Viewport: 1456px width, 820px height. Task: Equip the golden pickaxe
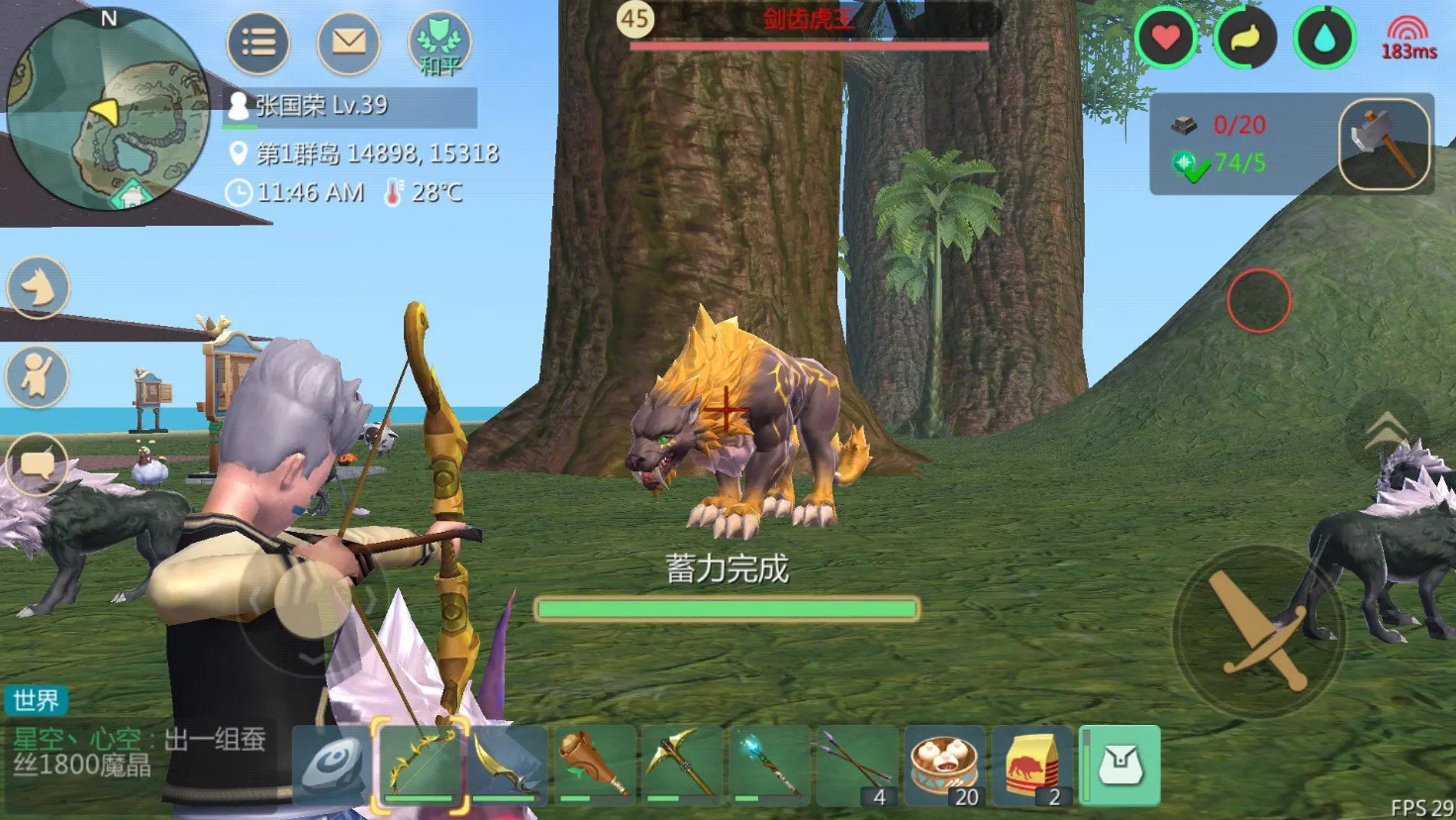coord(681,765)
